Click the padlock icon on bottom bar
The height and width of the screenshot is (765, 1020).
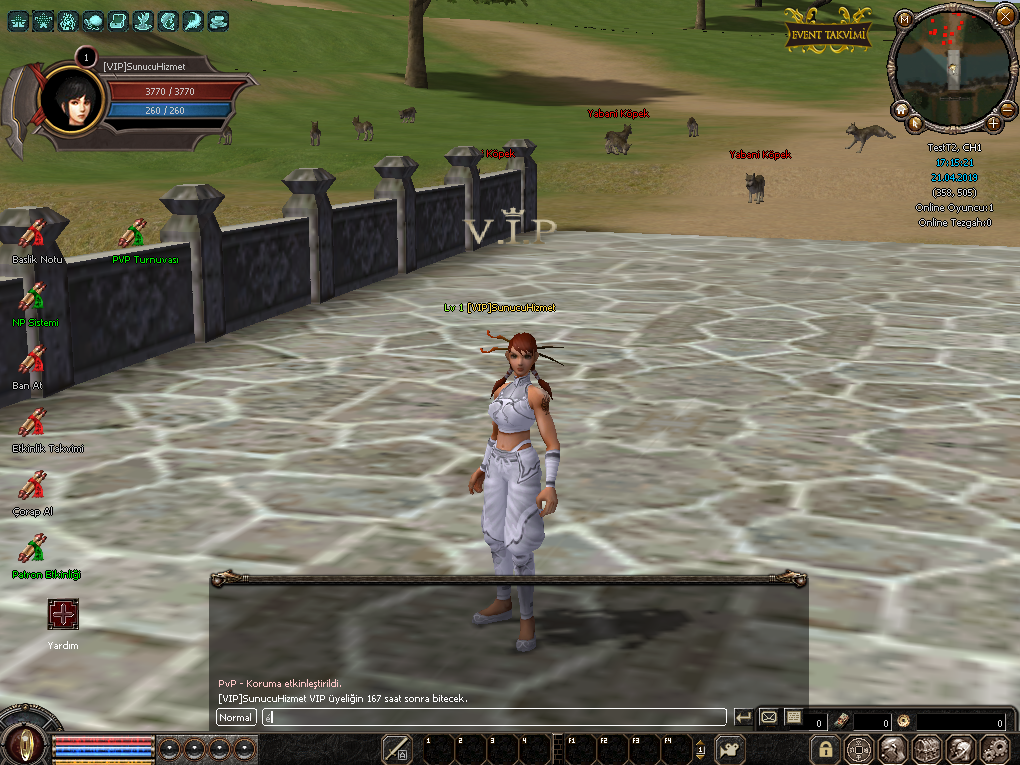825,748
